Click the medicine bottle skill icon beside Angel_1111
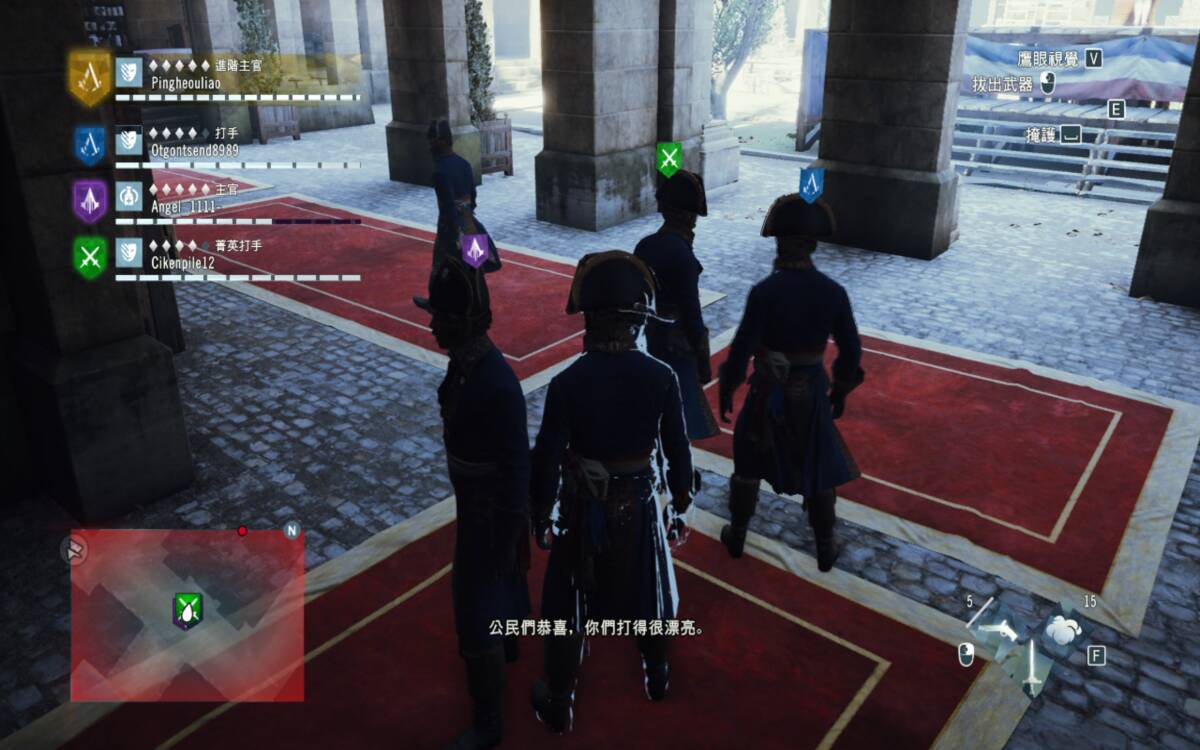 128,196
